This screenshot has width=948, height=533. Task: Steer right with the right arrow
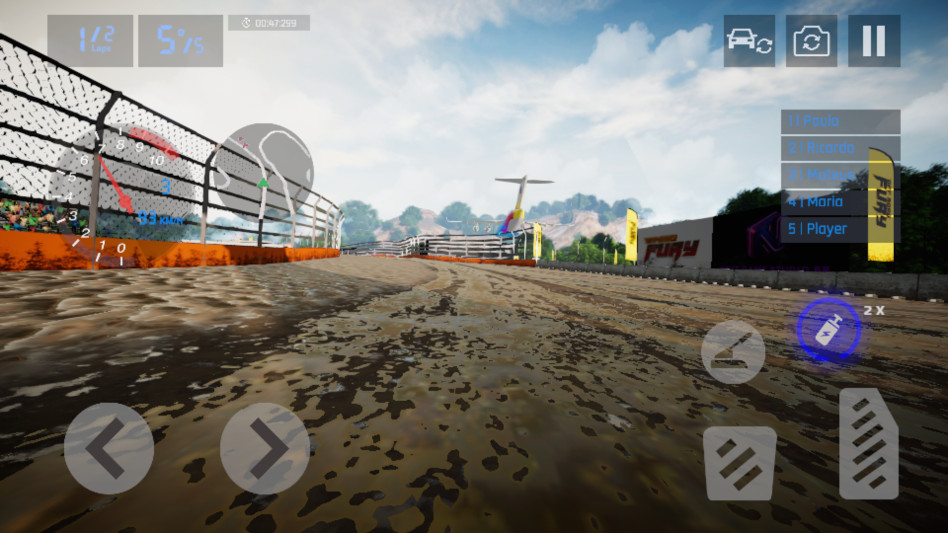(x=264, y=448)
